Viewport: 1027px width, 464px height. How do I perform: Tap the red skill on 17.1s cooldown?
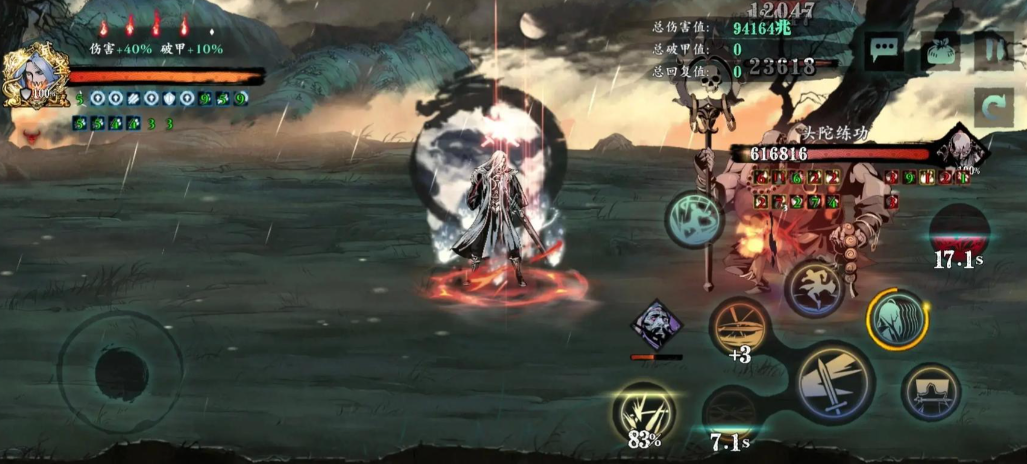point(959,233)
